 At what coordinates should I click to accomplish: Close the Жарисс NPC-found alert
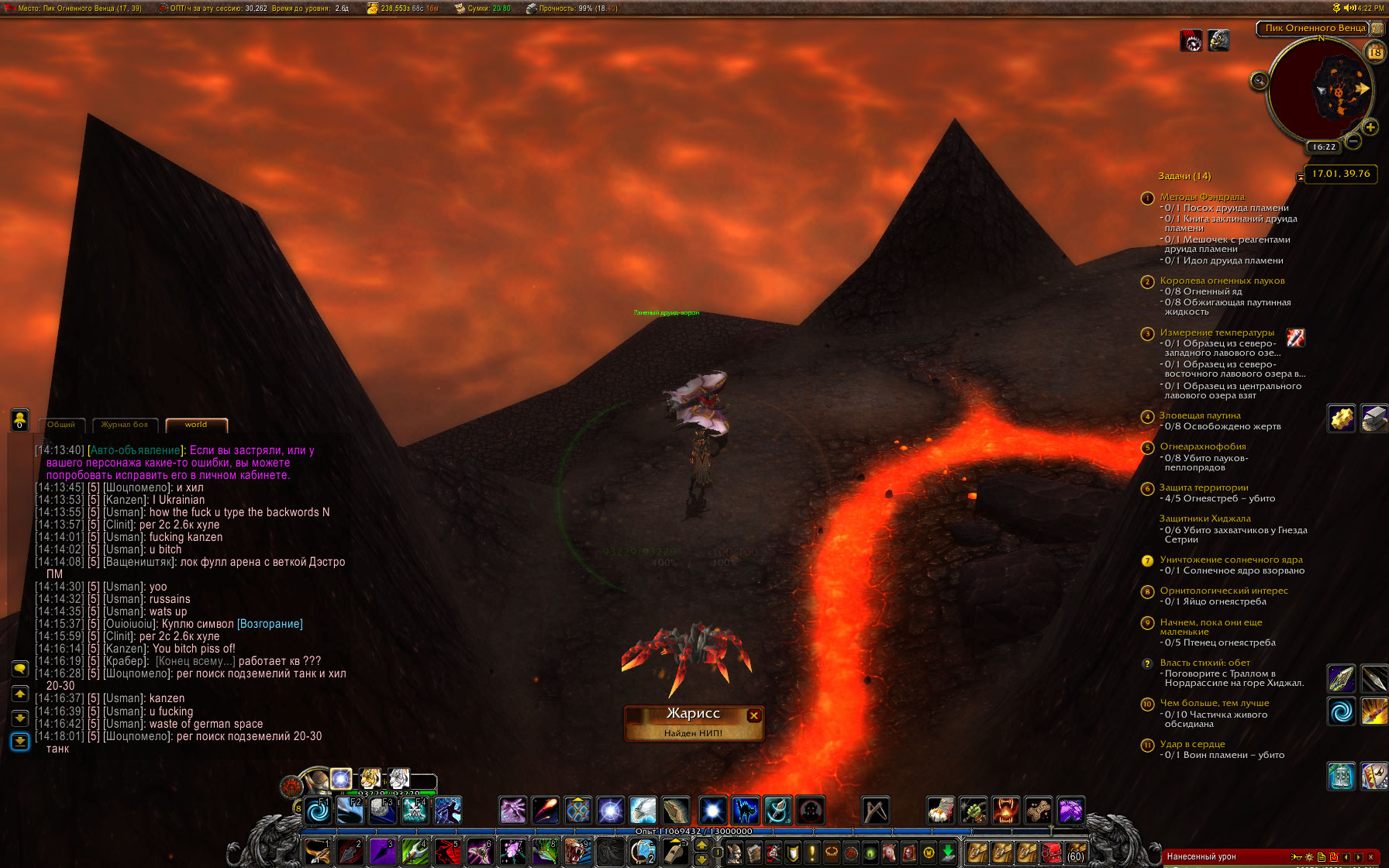pos(753,715)
